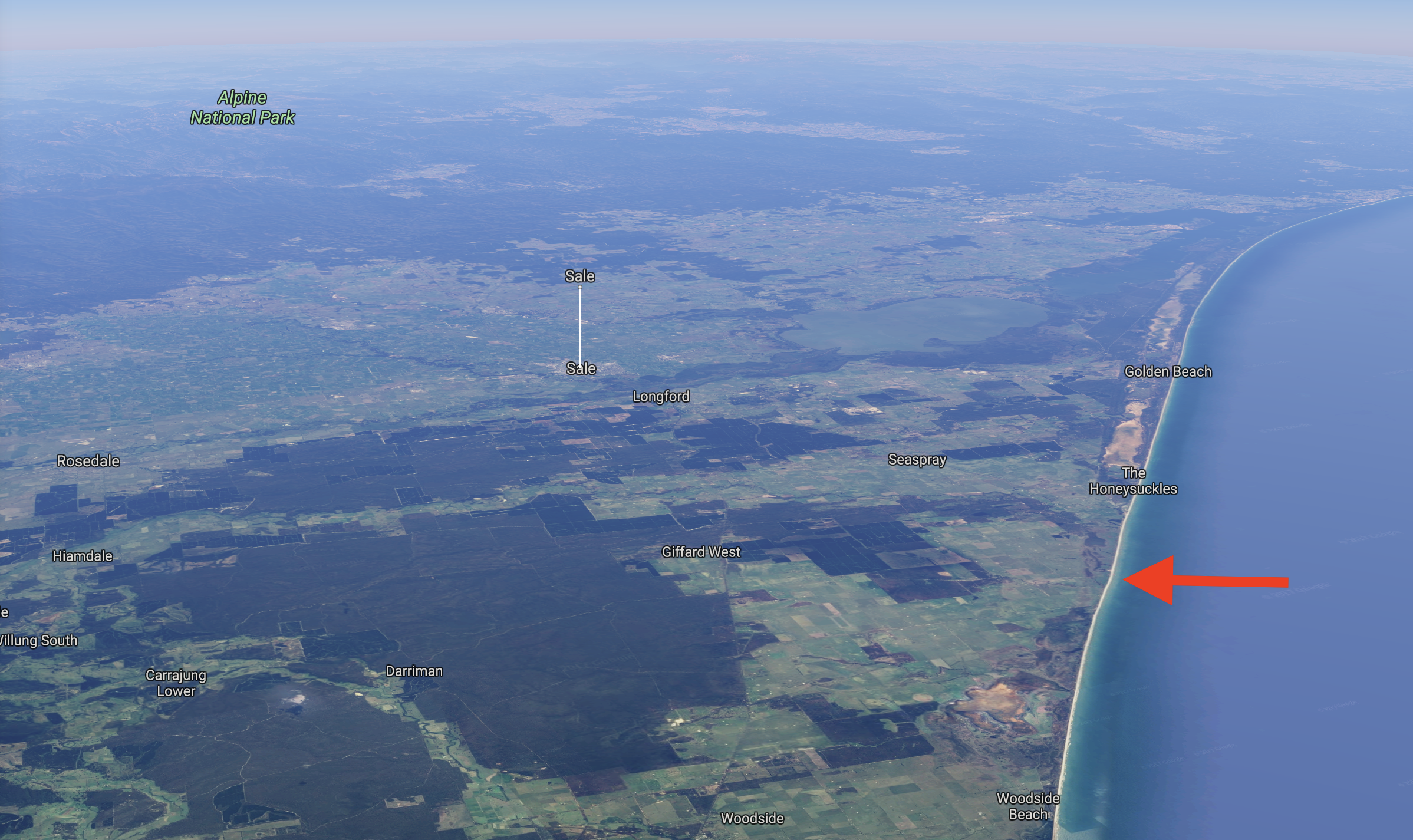Choose the Golden Beach label
The image size is (1413, 840).
tap(1168, 372)
